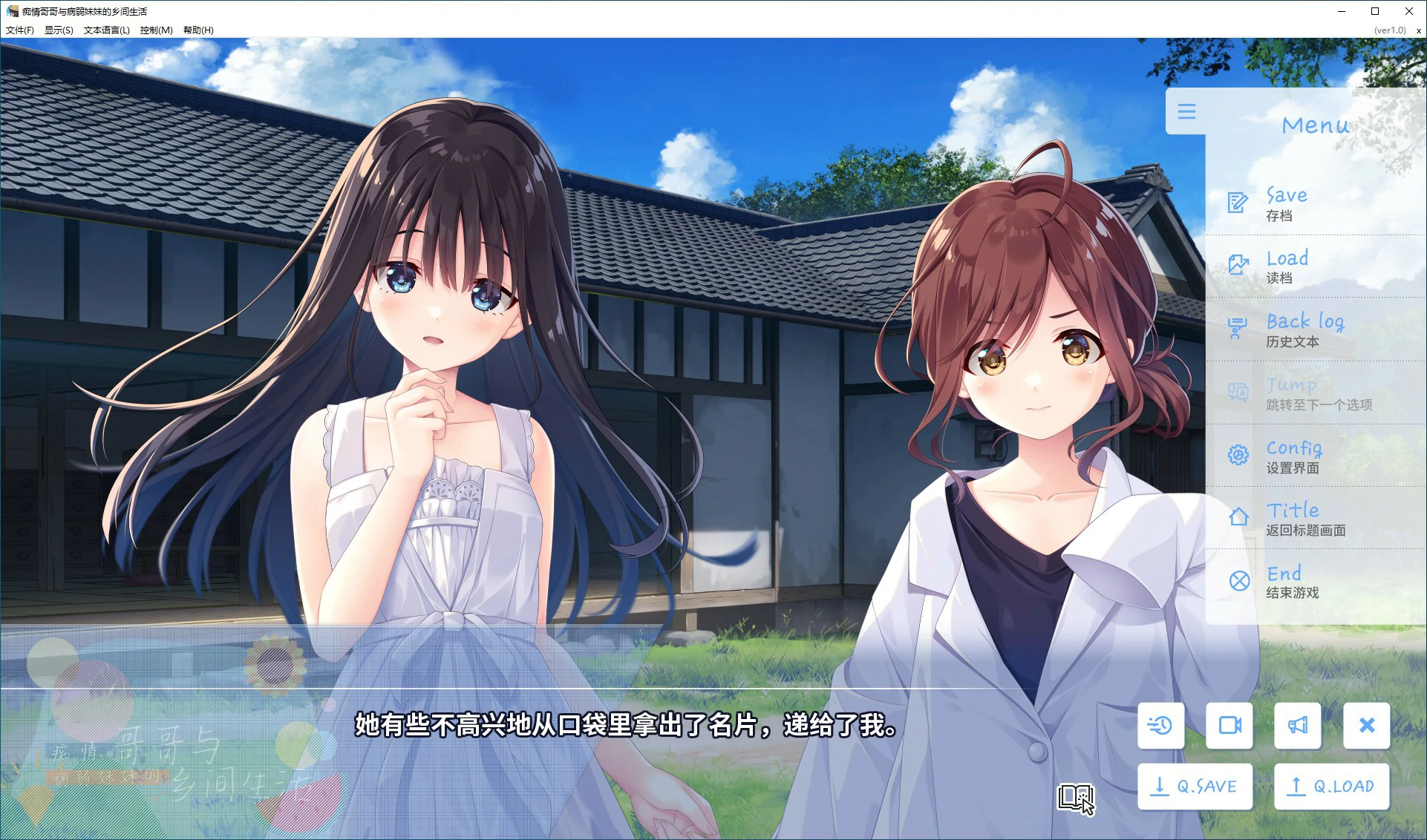Open Back log to view history text

click(x=1304, y=327)
